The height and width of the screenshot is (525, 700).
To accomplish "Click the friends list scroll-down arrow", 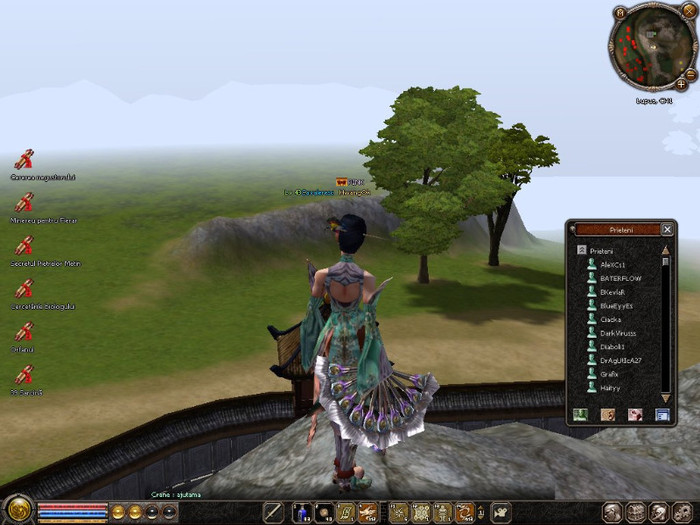I will [x=666, y=397].
